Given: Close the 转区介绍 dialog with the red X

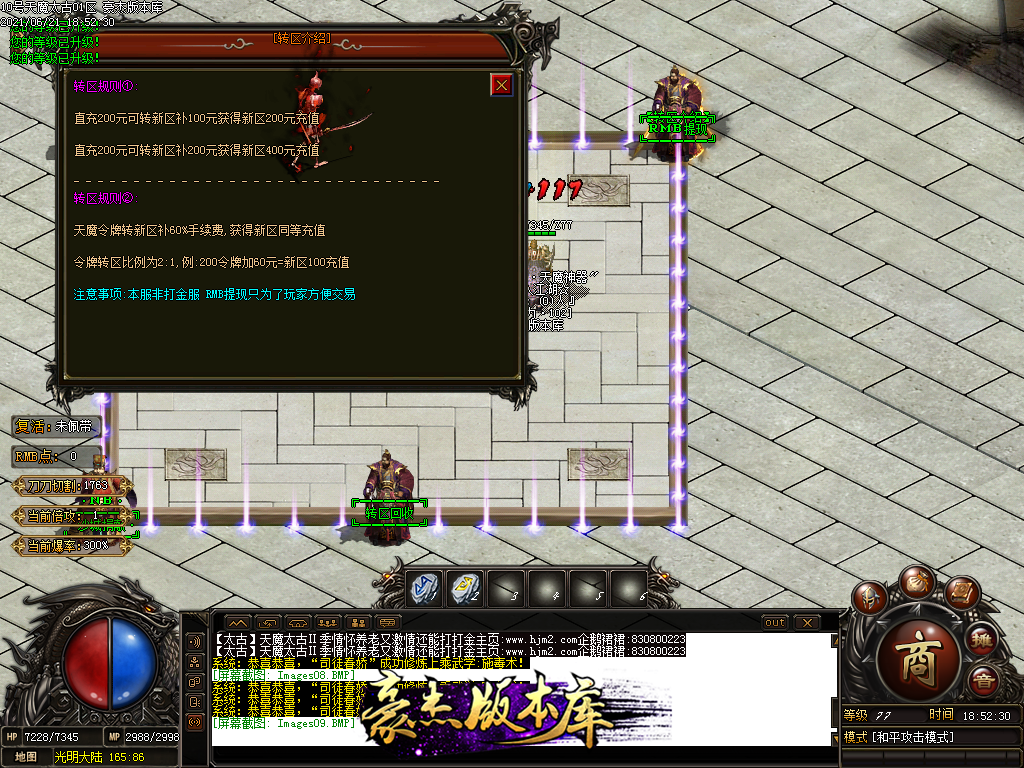Looking at the screenshot, I should 502,85.
